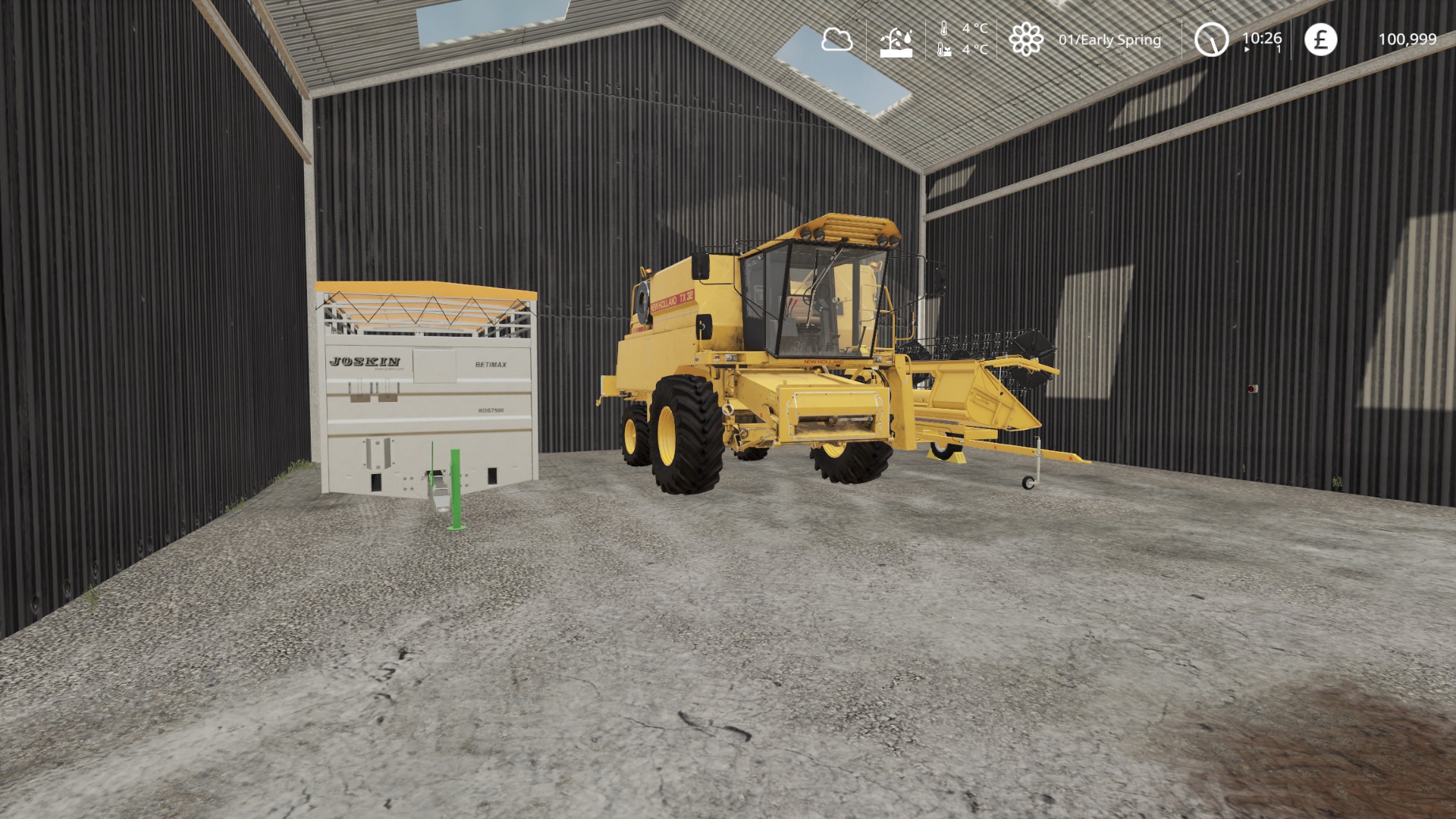Click the cloudy weather icon
The image size is (1456, 819).
tap(836, 39)
